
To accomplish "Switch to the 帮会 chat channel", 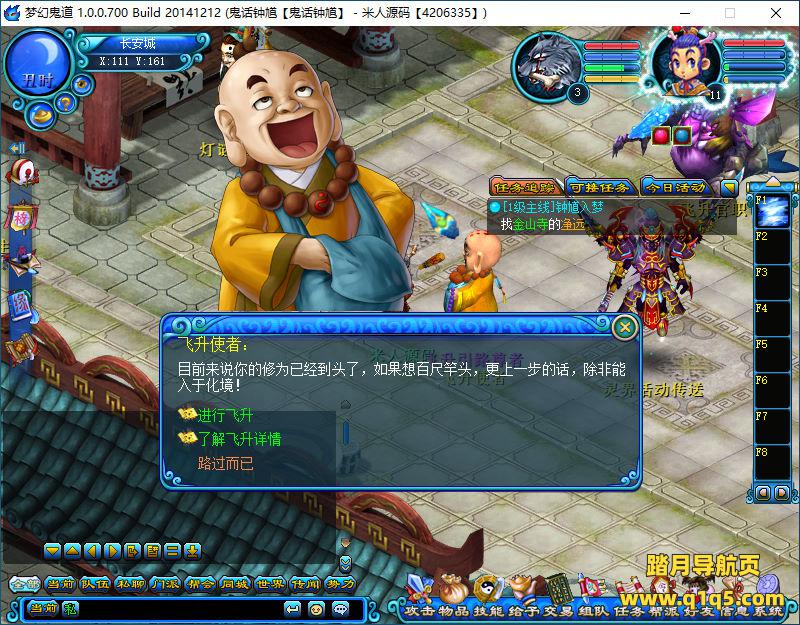I will point(200,584).
